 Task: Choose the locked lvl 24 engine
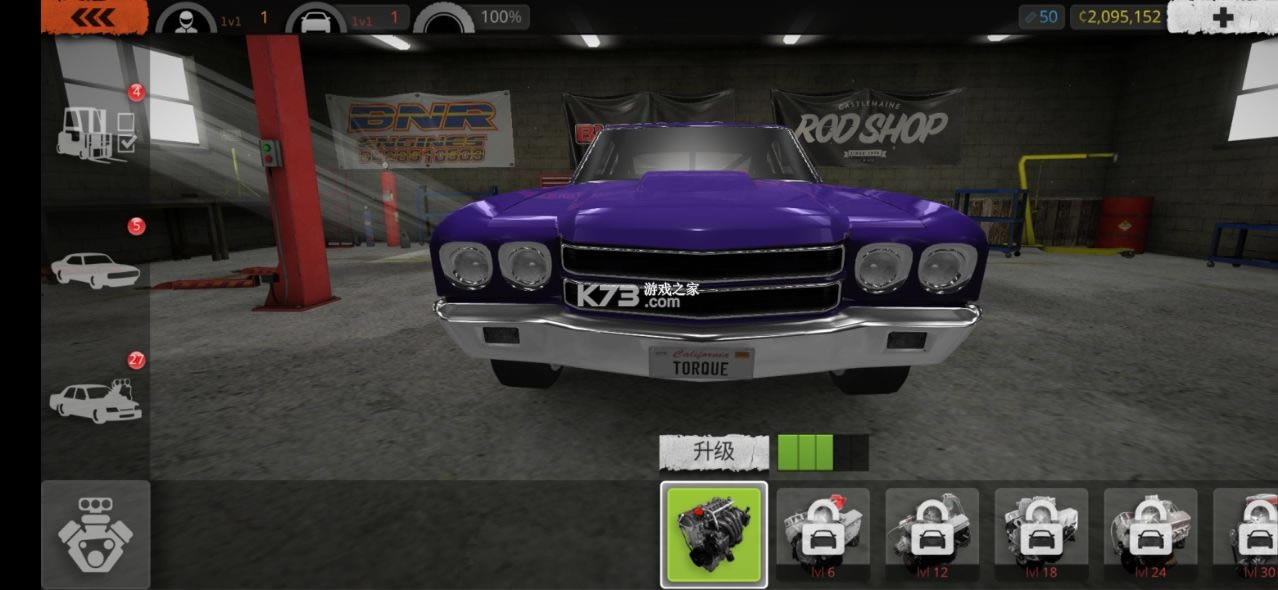tap(1150, 534)
